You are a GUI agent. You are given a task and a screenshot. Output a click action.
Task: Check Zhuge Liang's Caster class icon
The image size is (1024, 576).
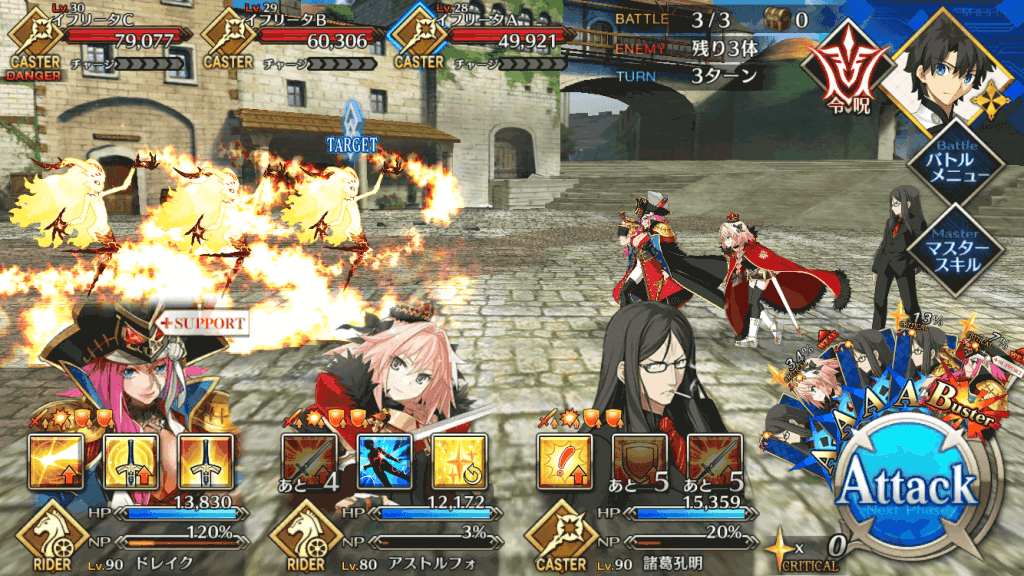pyautogui.click(x=560, y=533)
